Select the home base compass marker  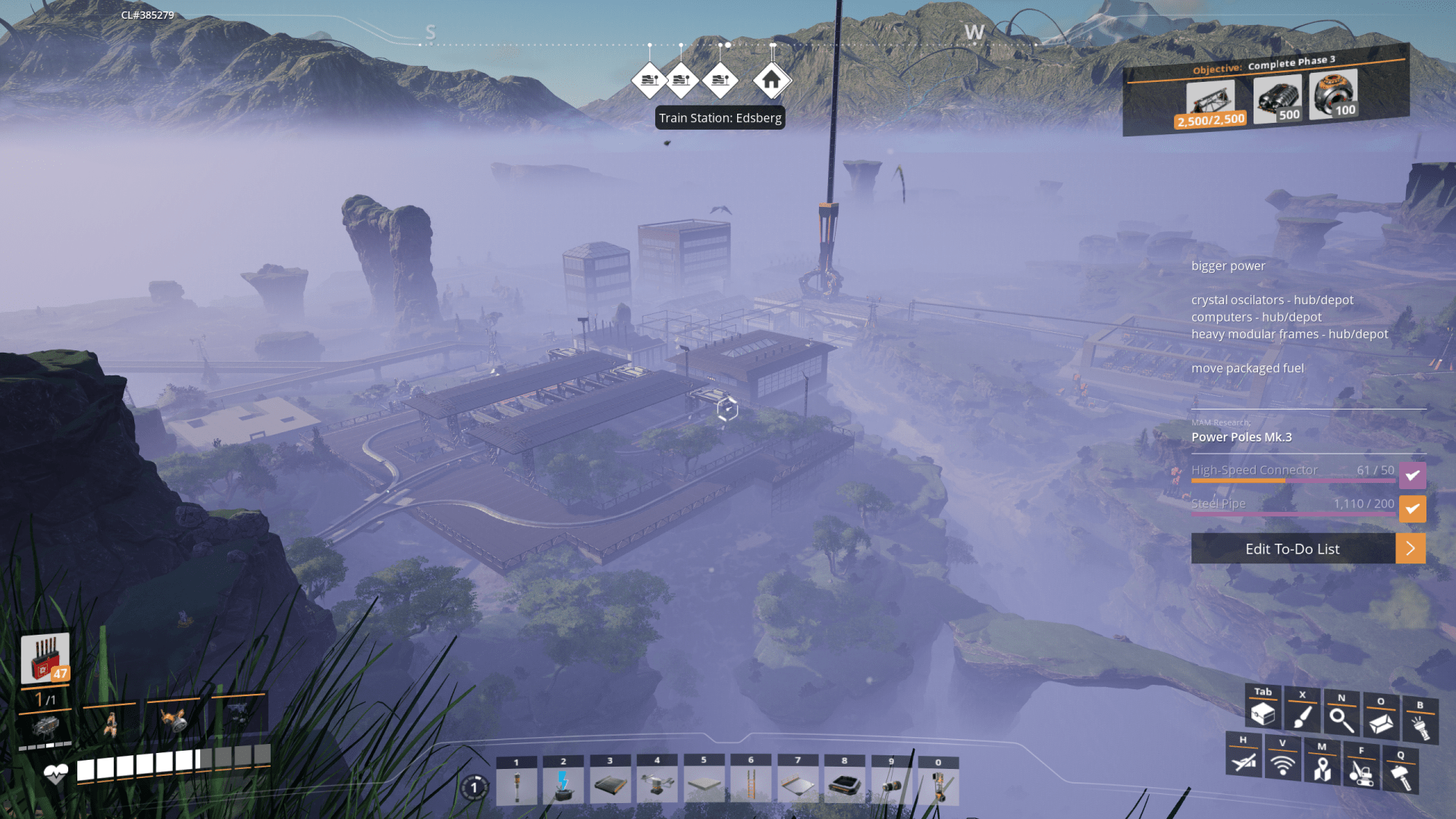click(771, 80)
